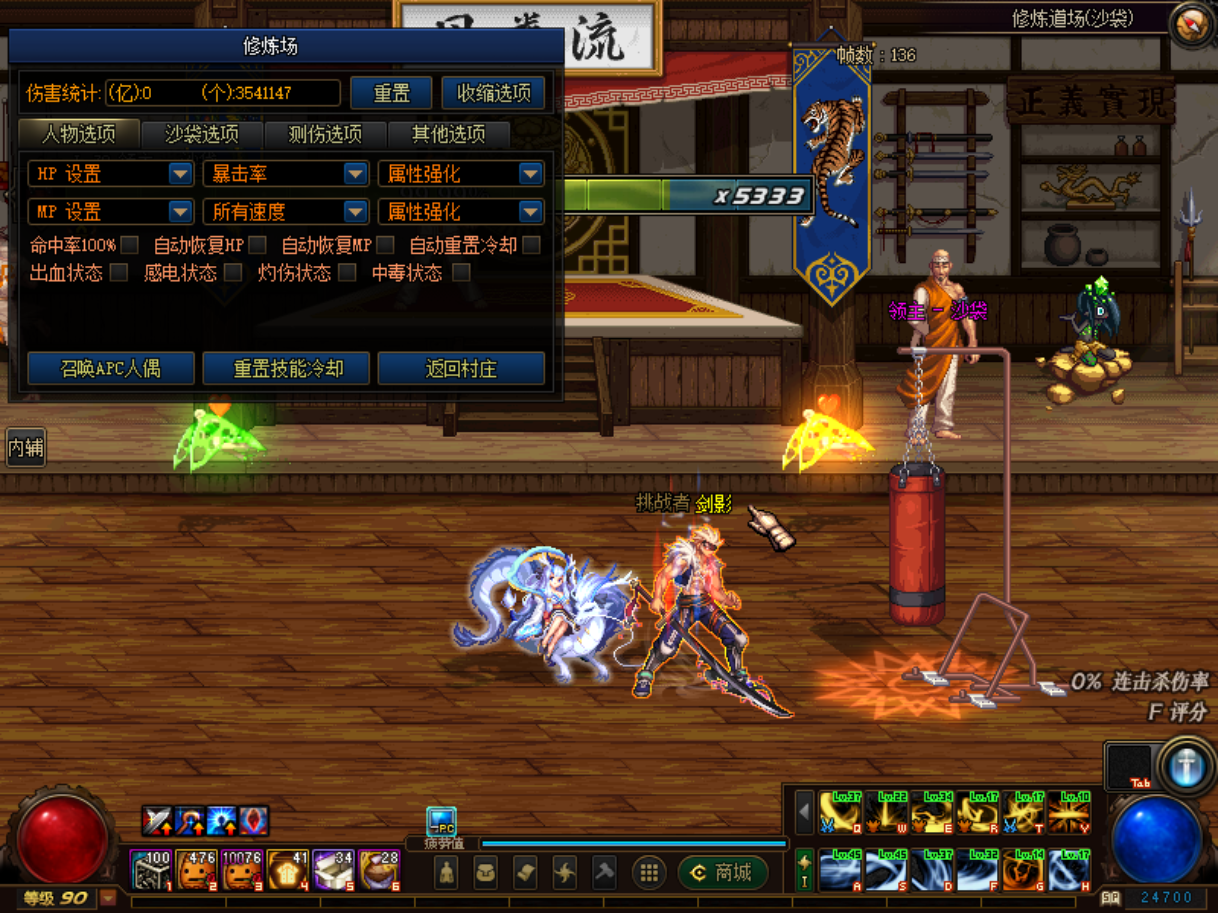Click the 召唤APC人偶 button

[110, 368]
